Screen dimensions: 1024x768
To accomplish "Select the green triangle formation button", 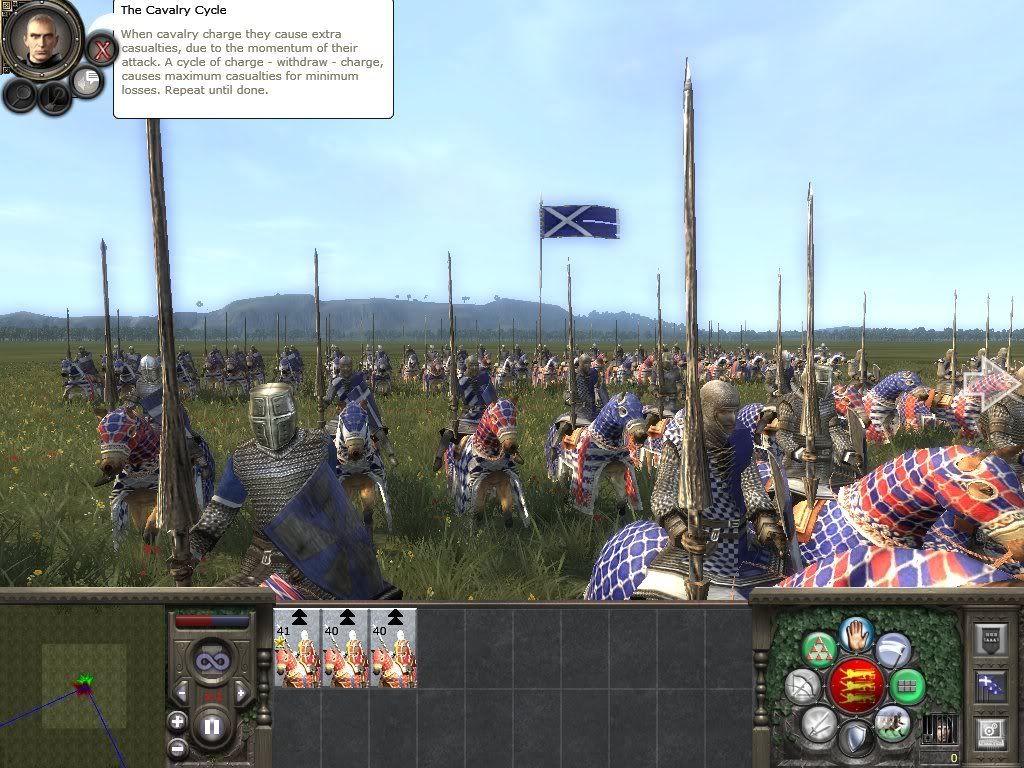I will (x=819, y=650).
